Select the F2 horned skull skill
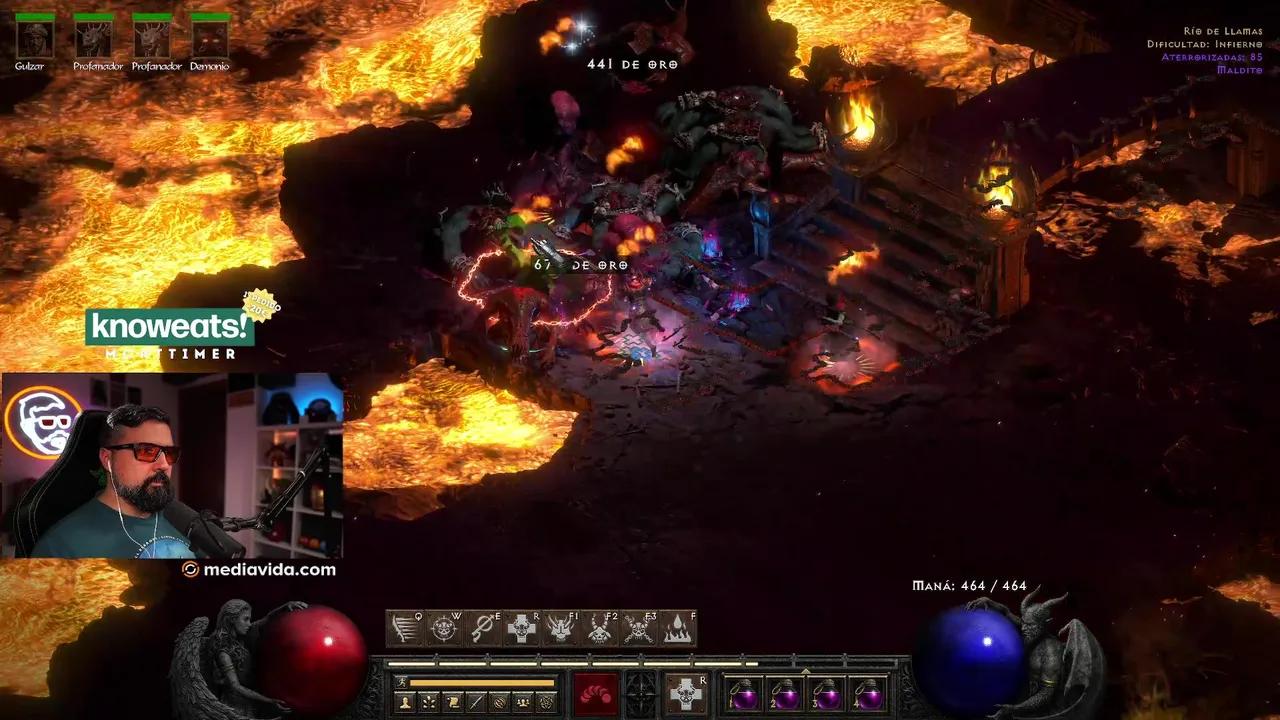The image size is (1280, 720). pyautogui.click(x=601, y=628)
